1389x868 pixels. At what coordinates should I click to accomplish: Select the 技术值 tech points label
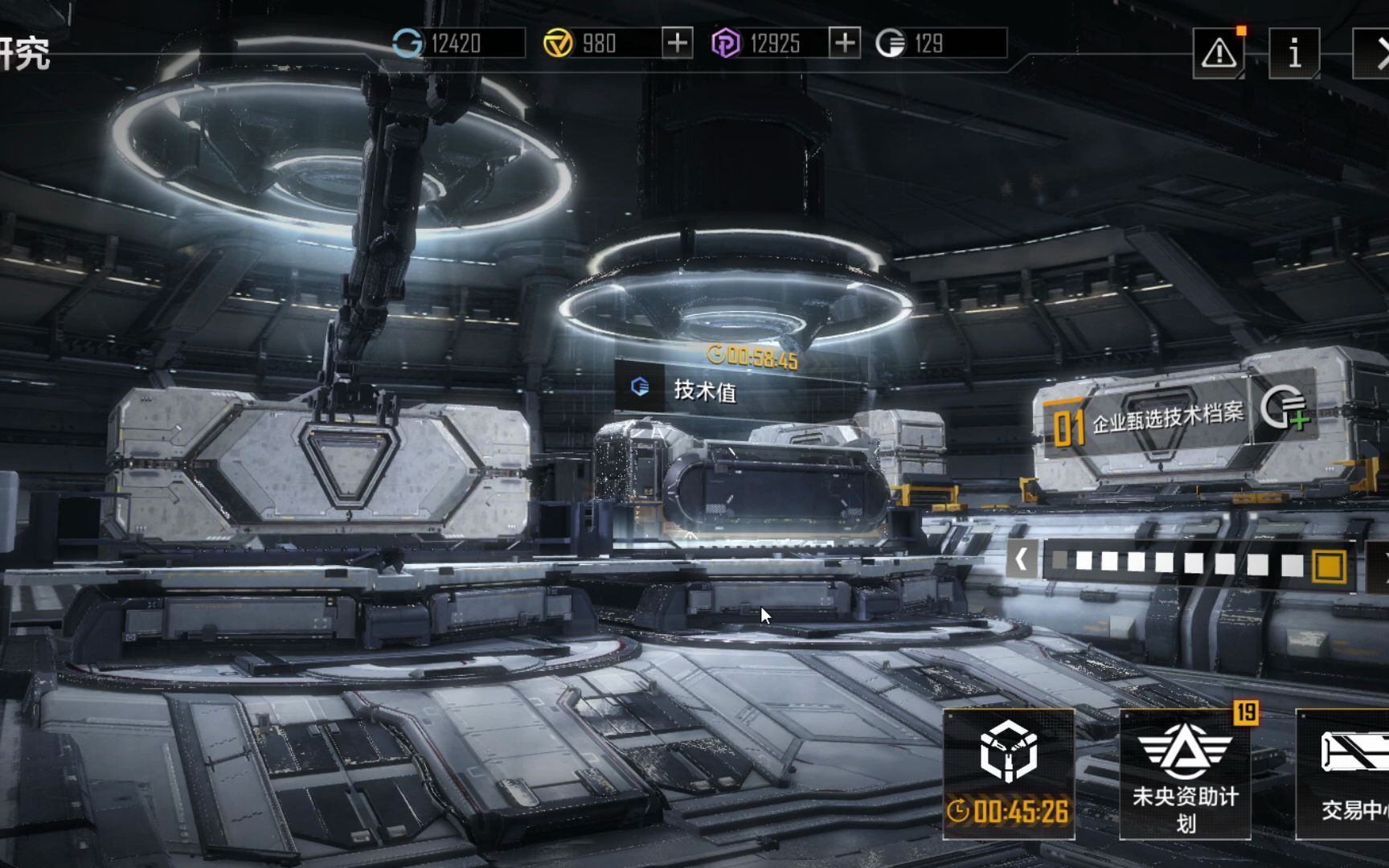704,391
